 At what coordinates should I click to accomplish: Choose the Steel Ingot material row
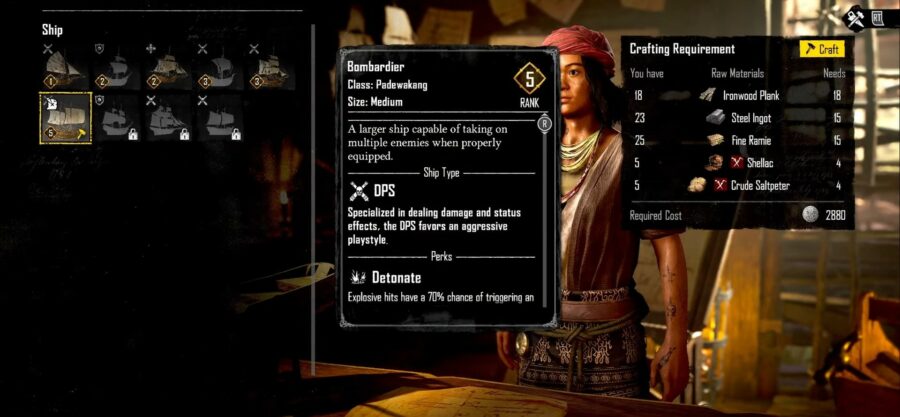pyautogui.click(x=738, y=117)
